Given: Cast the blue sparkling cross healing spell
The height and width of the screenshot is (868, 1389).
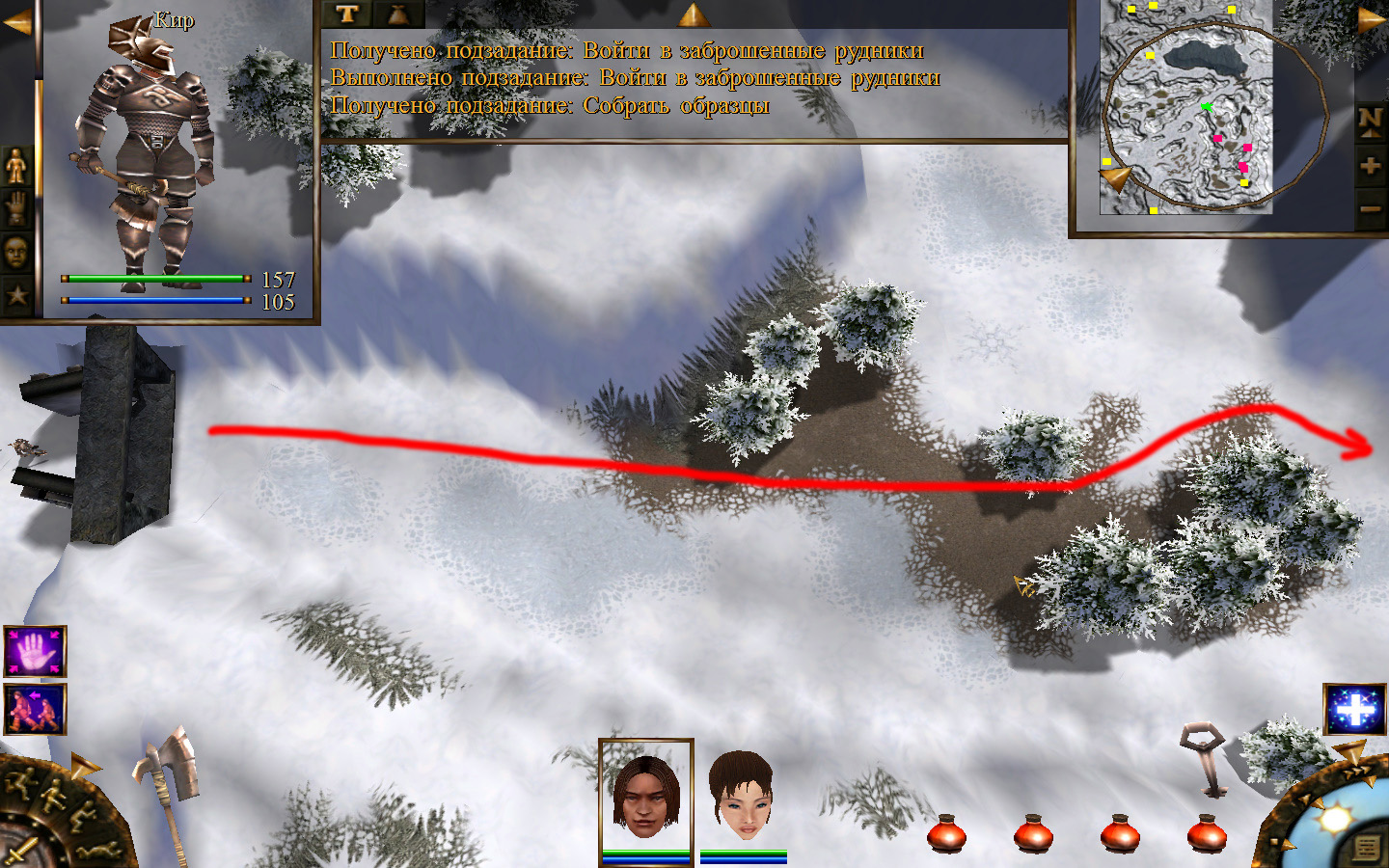Looking at the screenshot, I should (1353, 710).
